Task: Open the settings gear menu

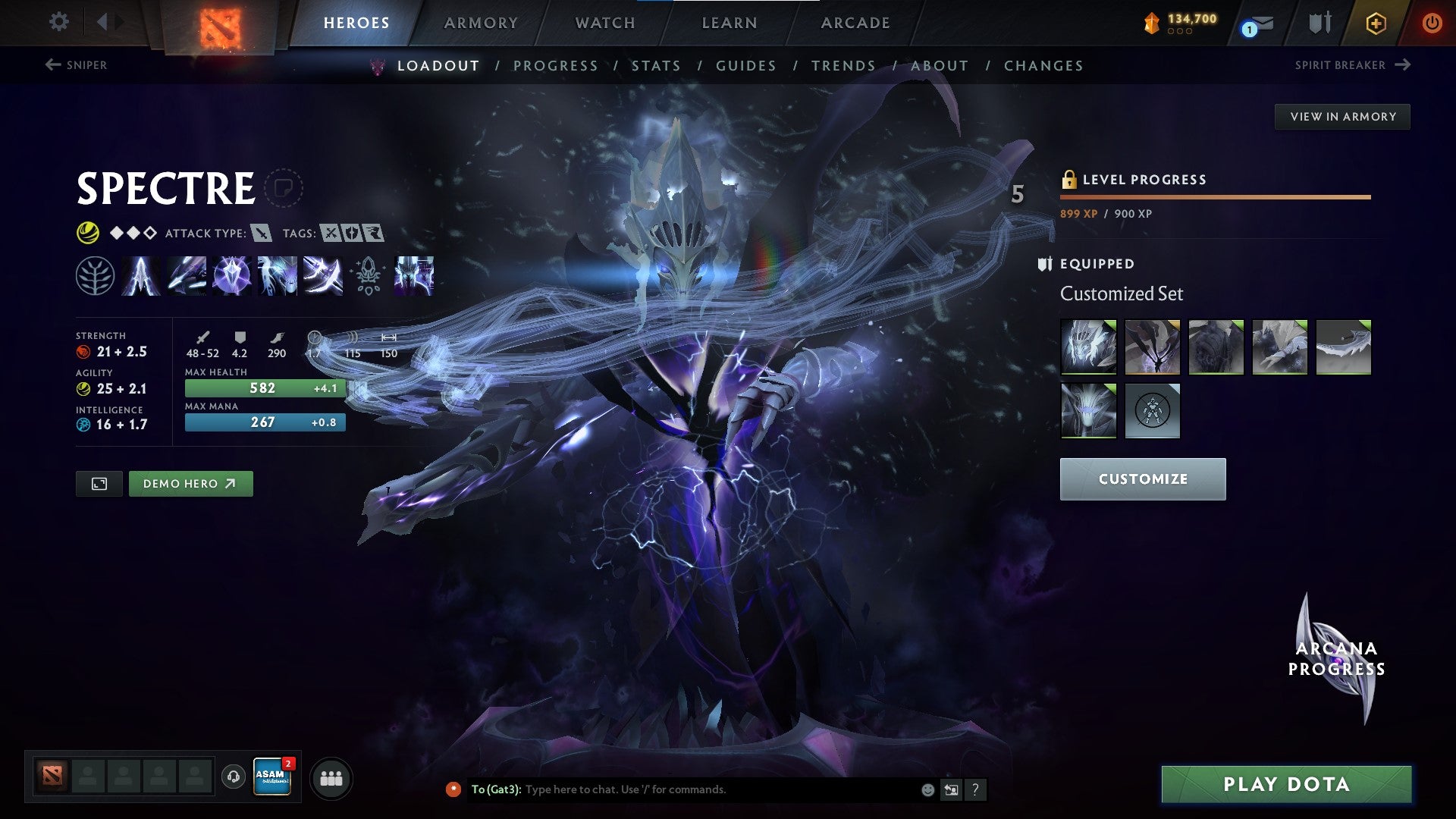Action: point(58,22)
